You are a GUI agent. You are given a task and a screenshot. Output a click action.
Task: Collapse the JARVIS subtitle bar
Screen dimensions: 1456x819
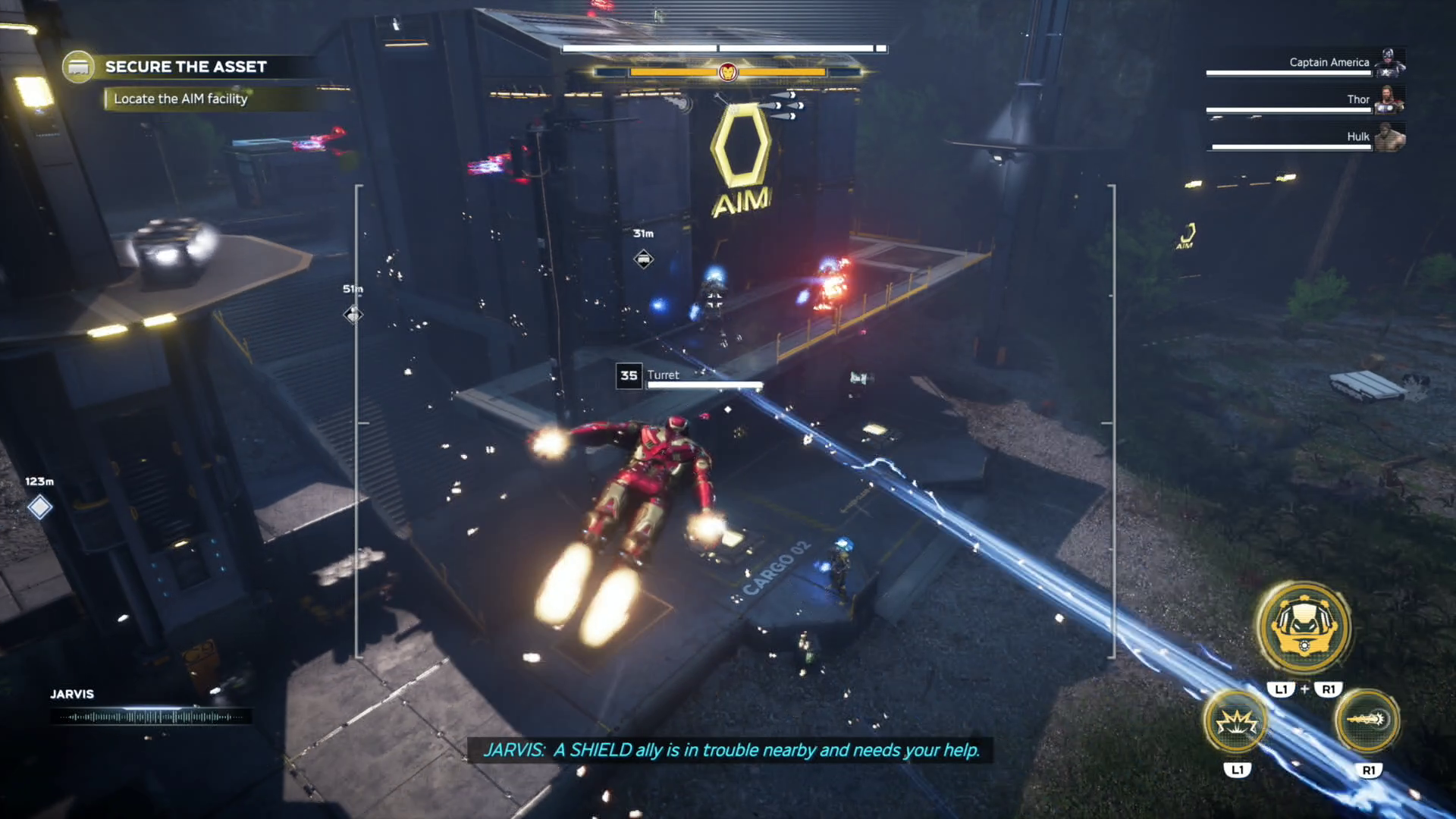pos(733,751)
